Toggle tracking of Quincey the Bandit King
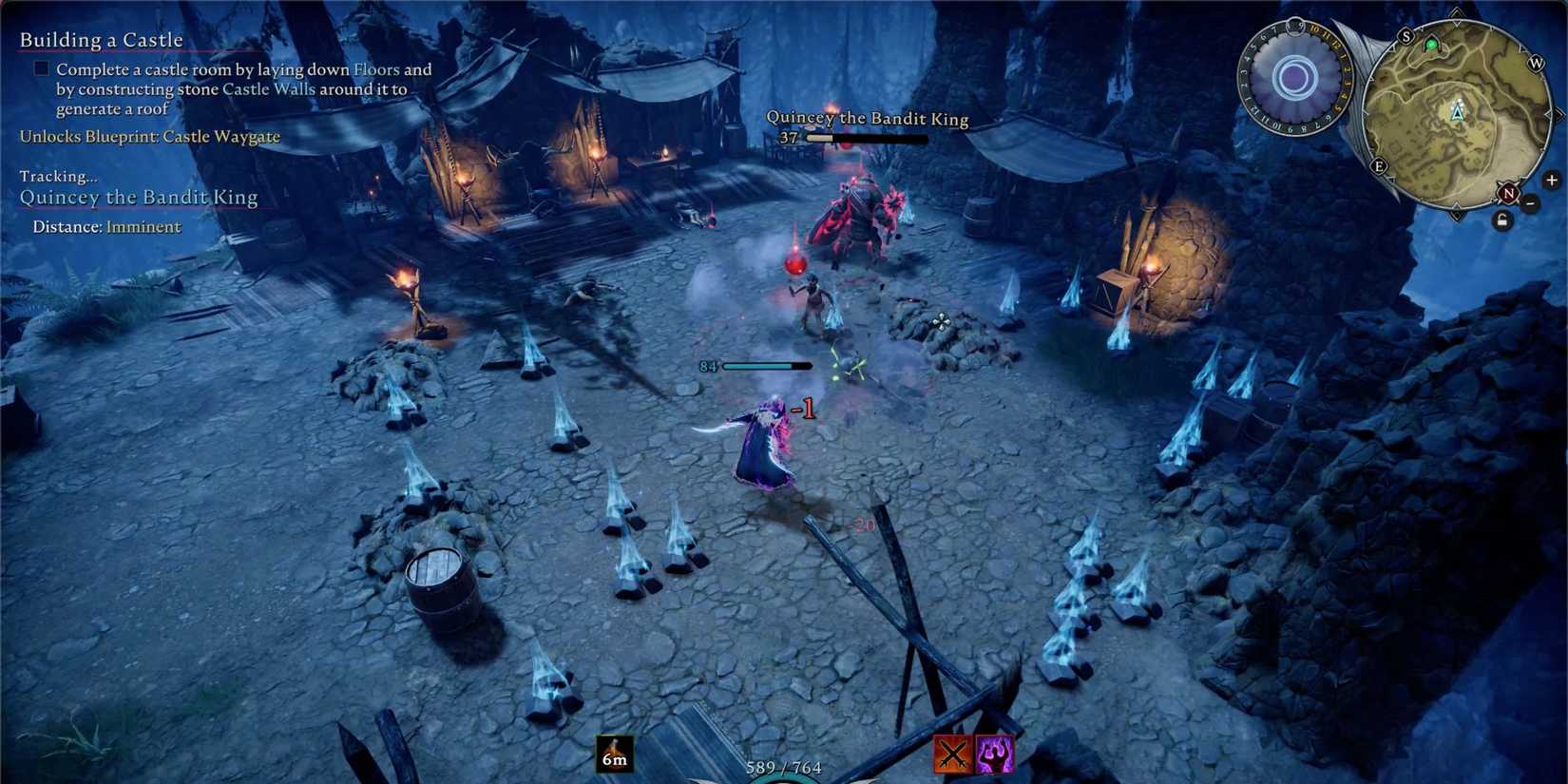The height and width of the screenshot is (784, 1568). coord(138,197)
